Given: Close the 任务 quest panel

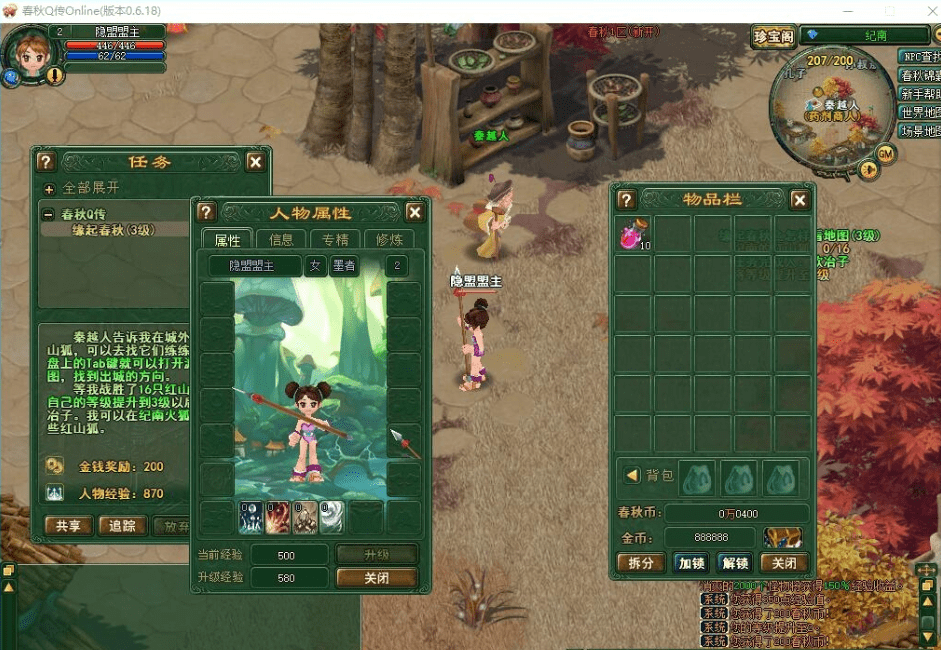Looking at the screenshot, I should click(256, 162).
